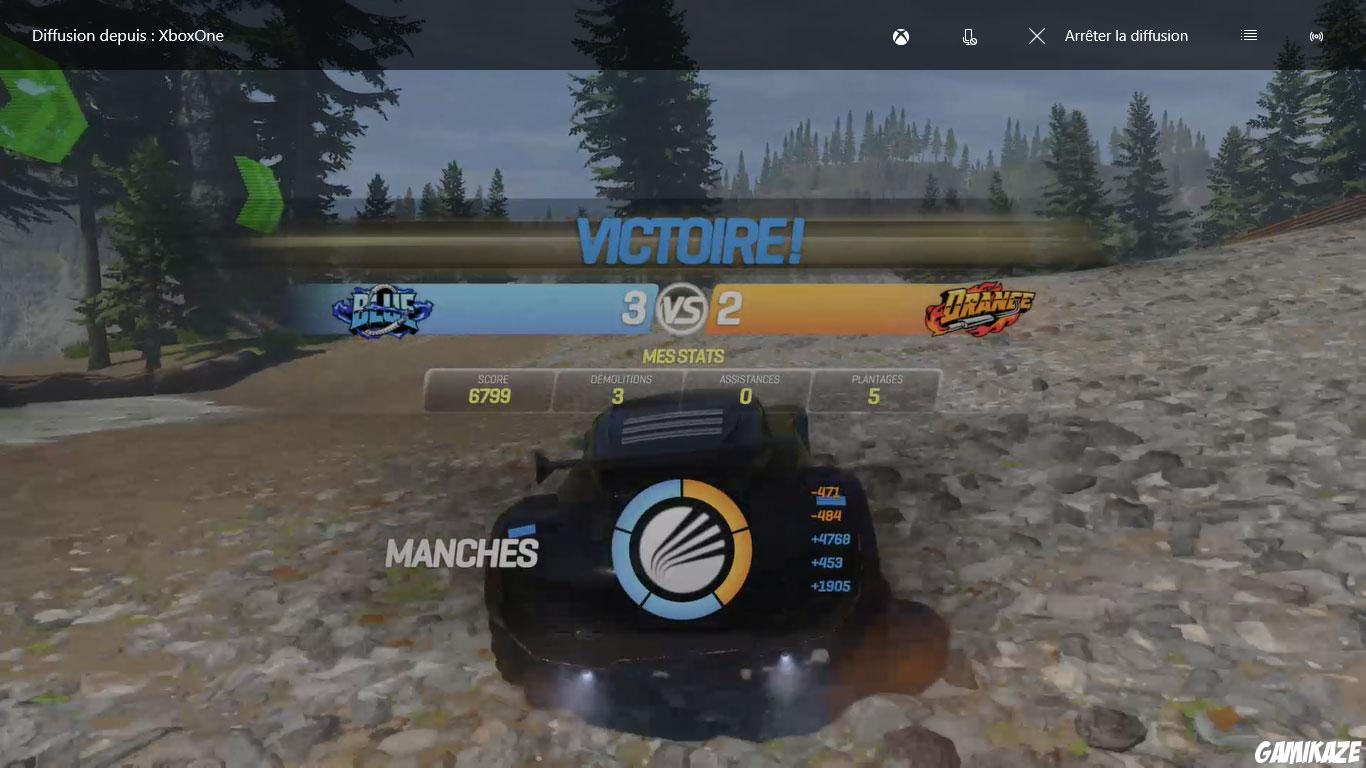The image size is (1366, 768).
Task: Toggle the stream status X control
Action: coord(1036,36)
